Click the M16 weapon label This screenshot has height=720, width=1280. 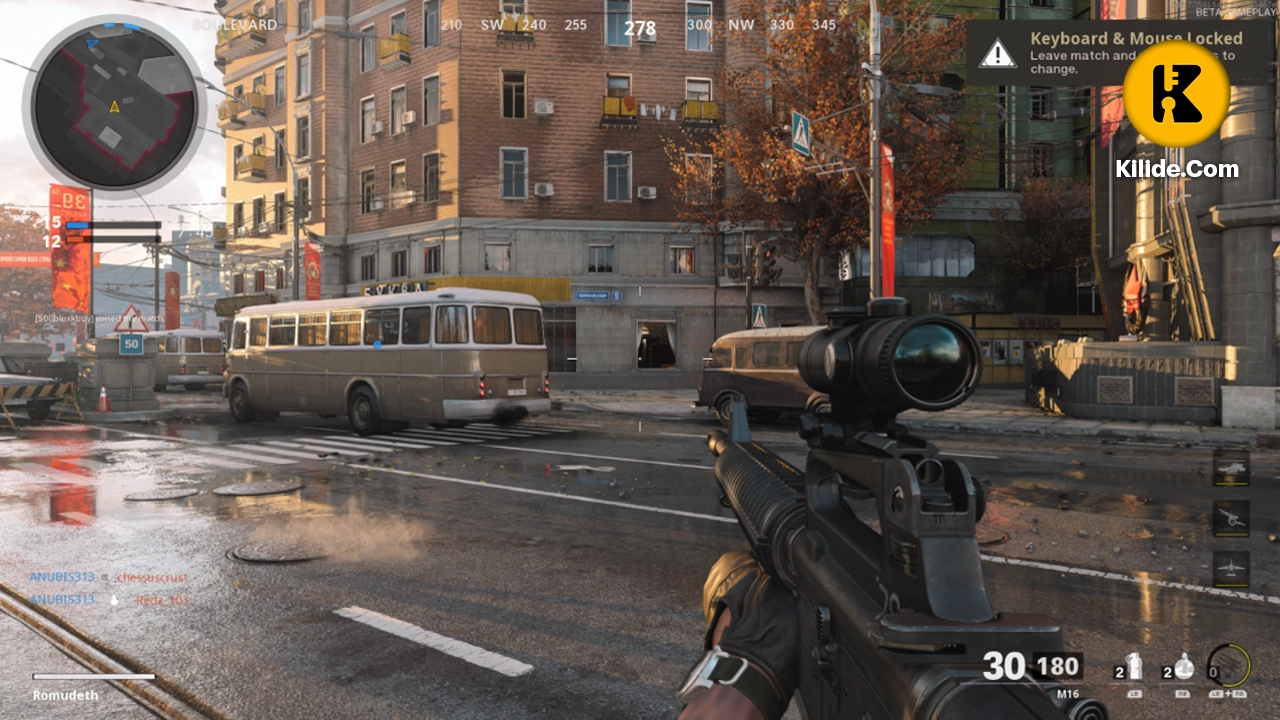[1066, 692]
